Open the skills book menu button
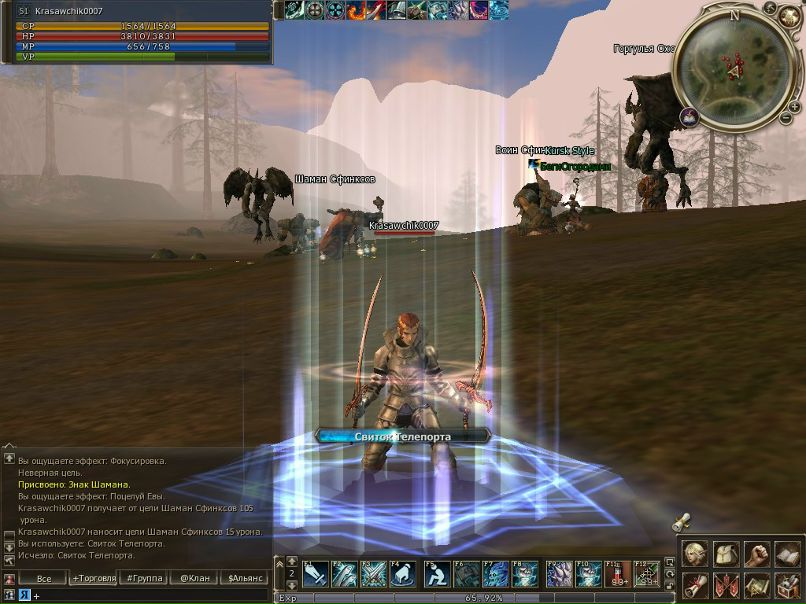This screenshot has width=806, height=604. point(787,555)
